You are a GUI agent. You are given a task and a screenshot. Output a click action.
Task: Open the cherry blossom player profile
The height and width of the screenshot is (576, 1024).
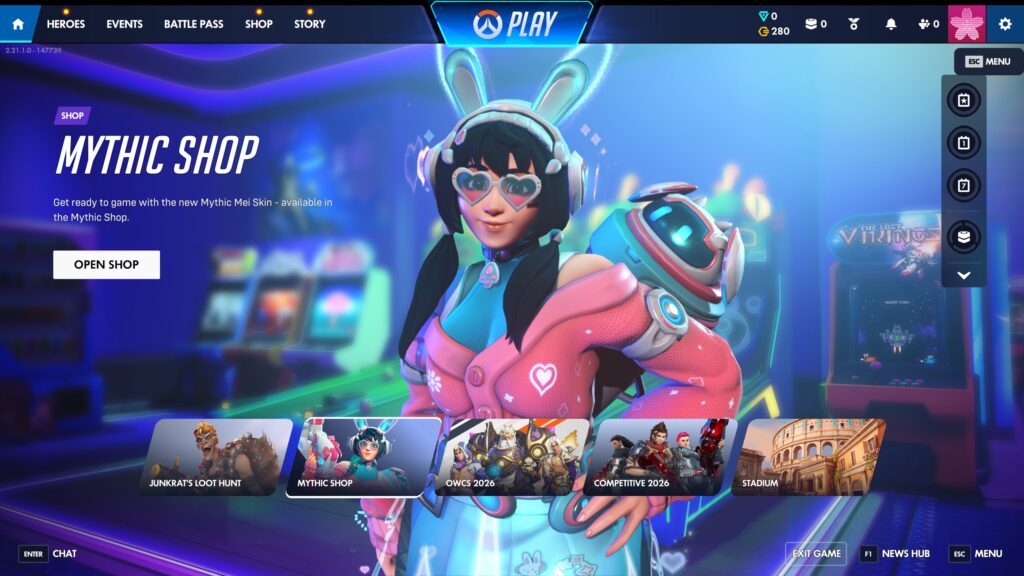coord(967,24)
